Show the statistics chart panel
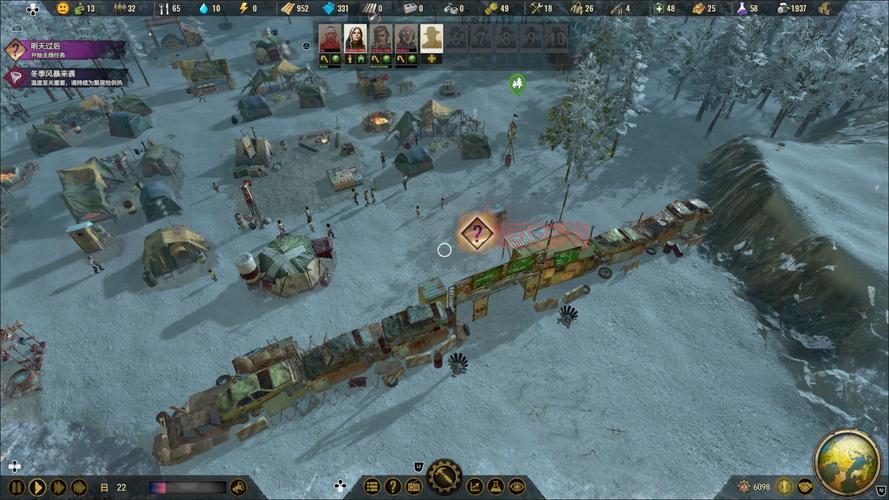This screenshot has height=500, width=889. click(x=475, y=487)
